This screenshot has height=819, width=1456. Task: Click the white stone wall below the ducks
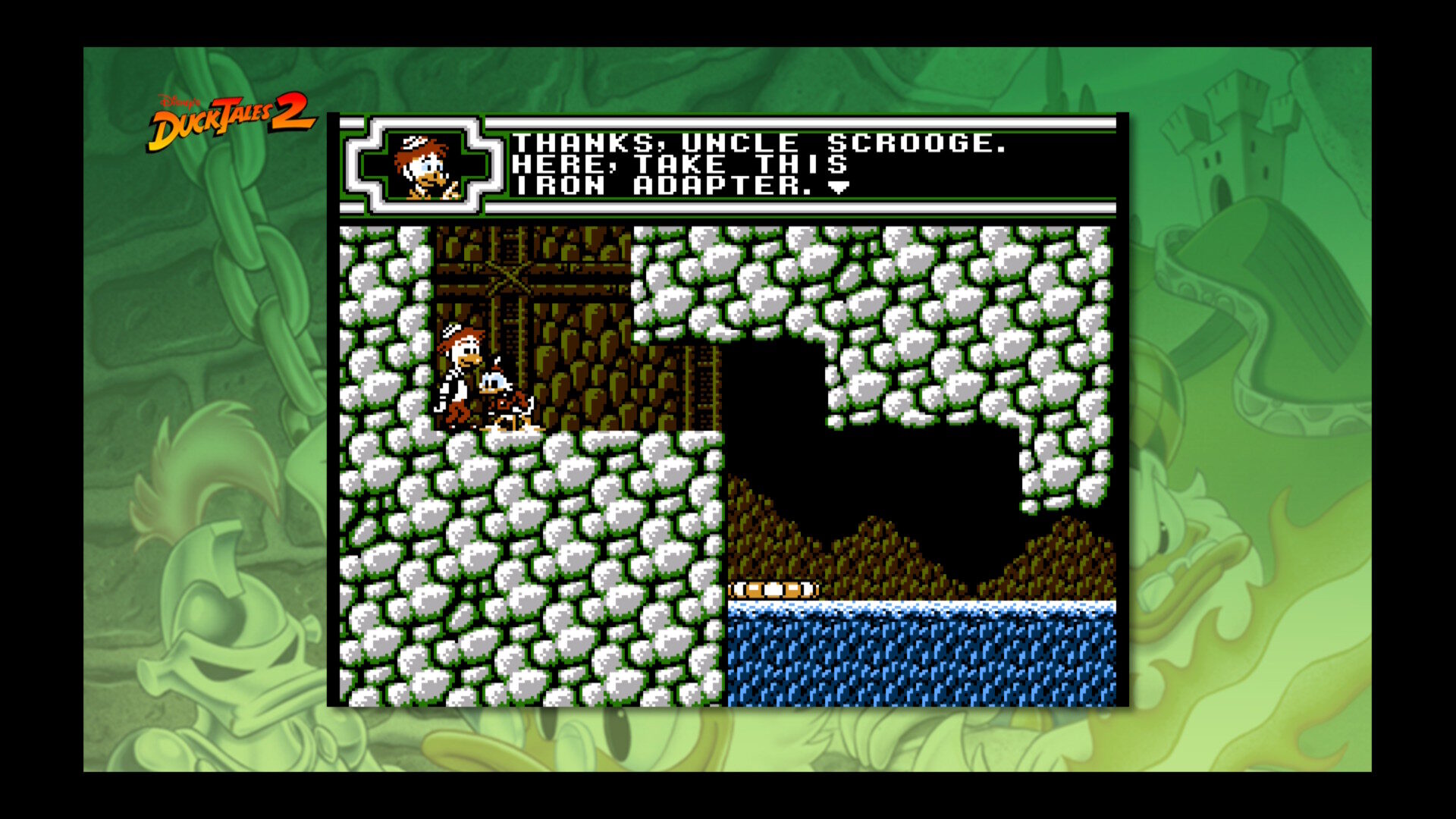531,569
